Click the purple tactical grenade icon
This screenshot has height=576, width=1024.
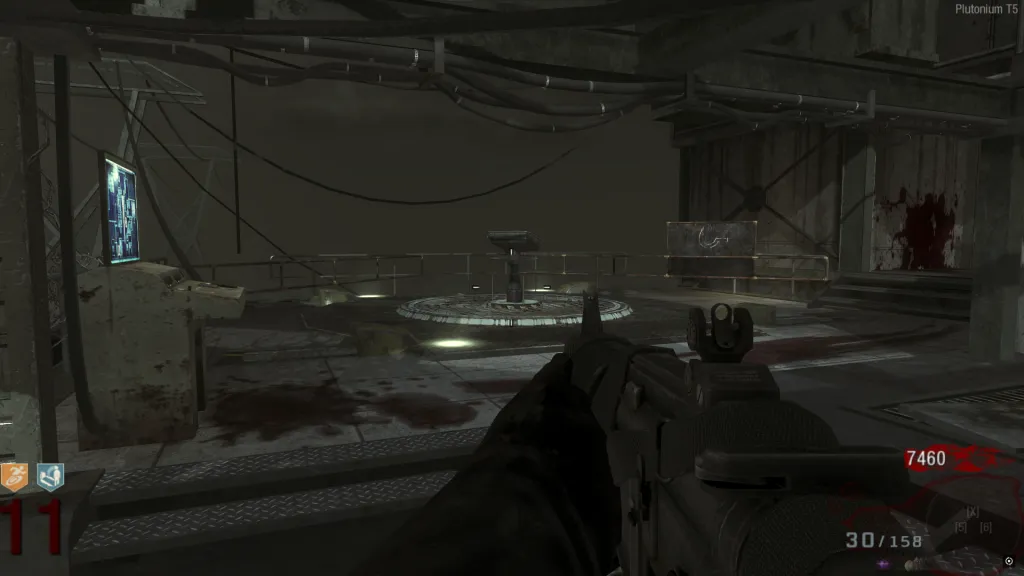click(884, 563)
